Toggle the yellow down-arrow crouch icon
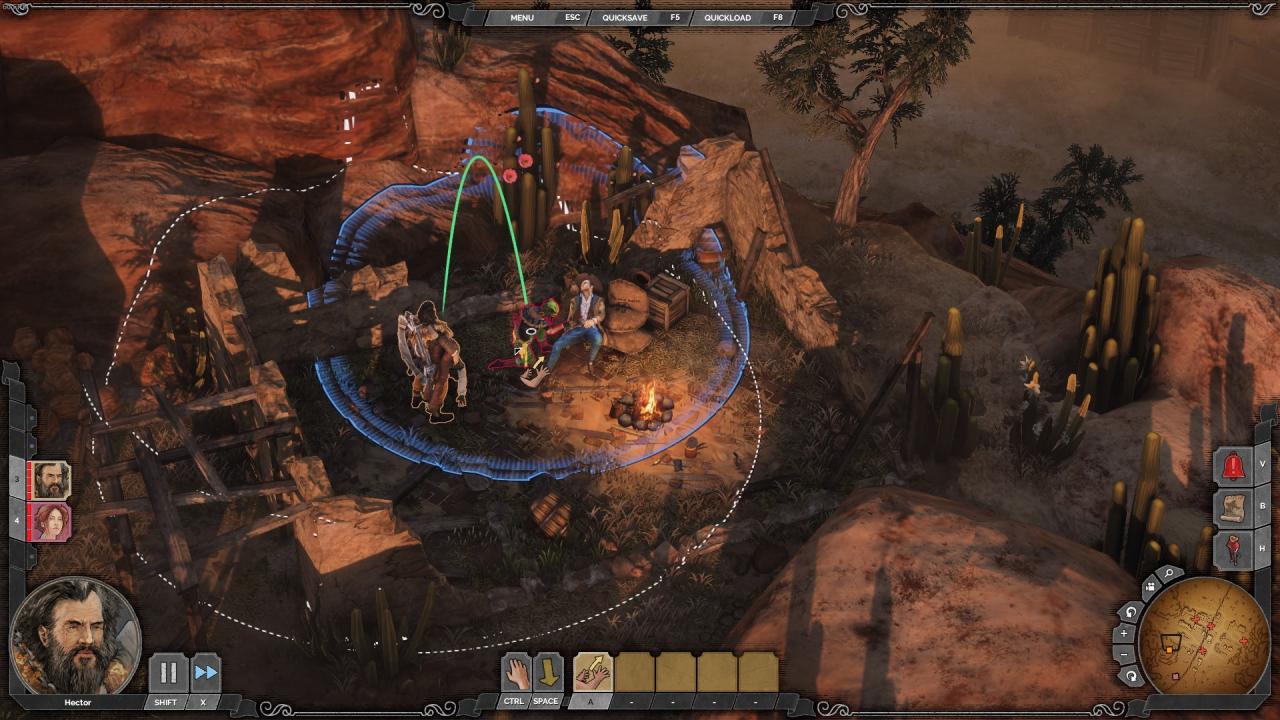This screenshot has width=1280, height=720. coord(548,672)
